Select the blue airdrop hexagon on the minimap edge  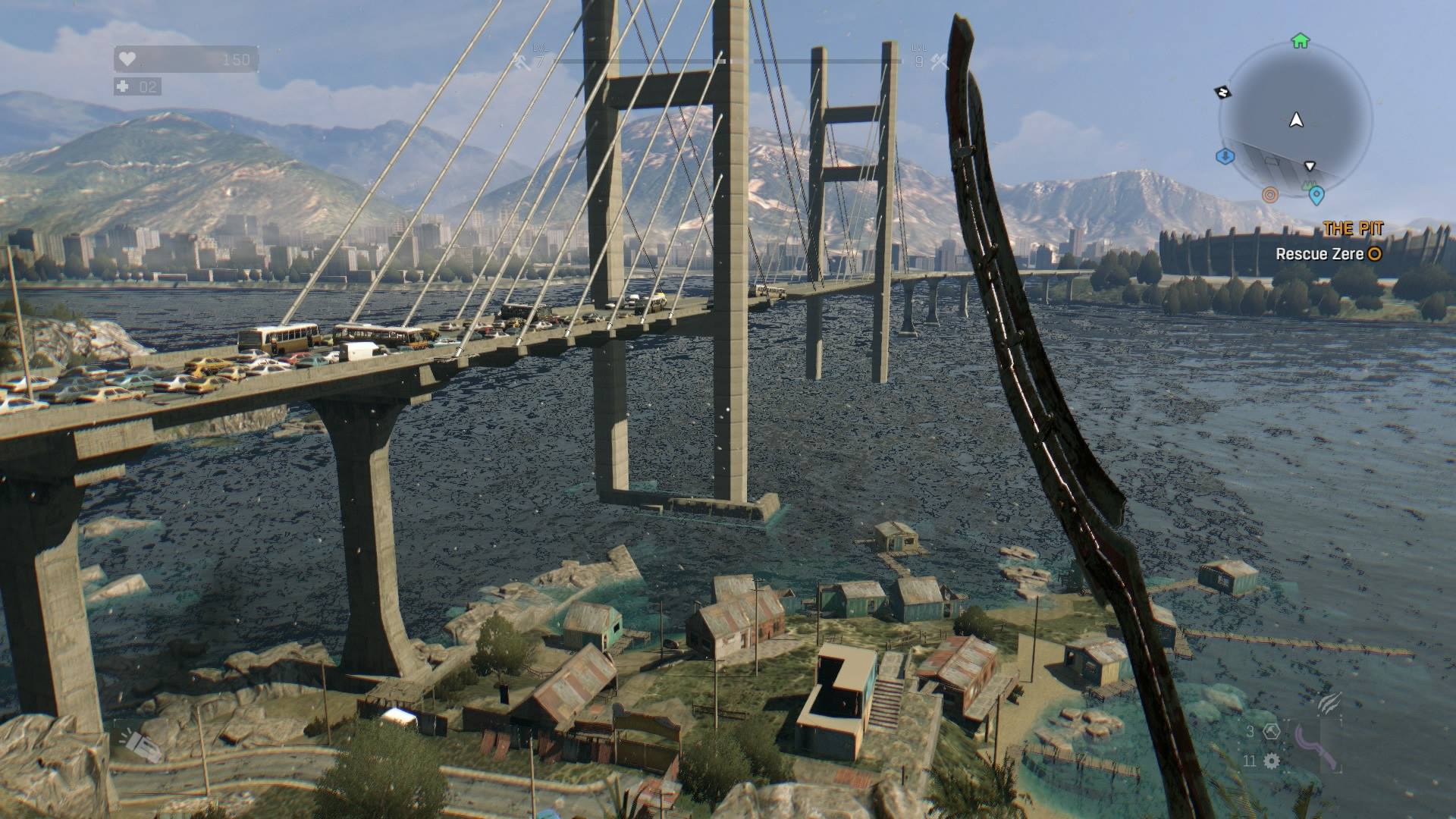click(x=1224, y=156)
